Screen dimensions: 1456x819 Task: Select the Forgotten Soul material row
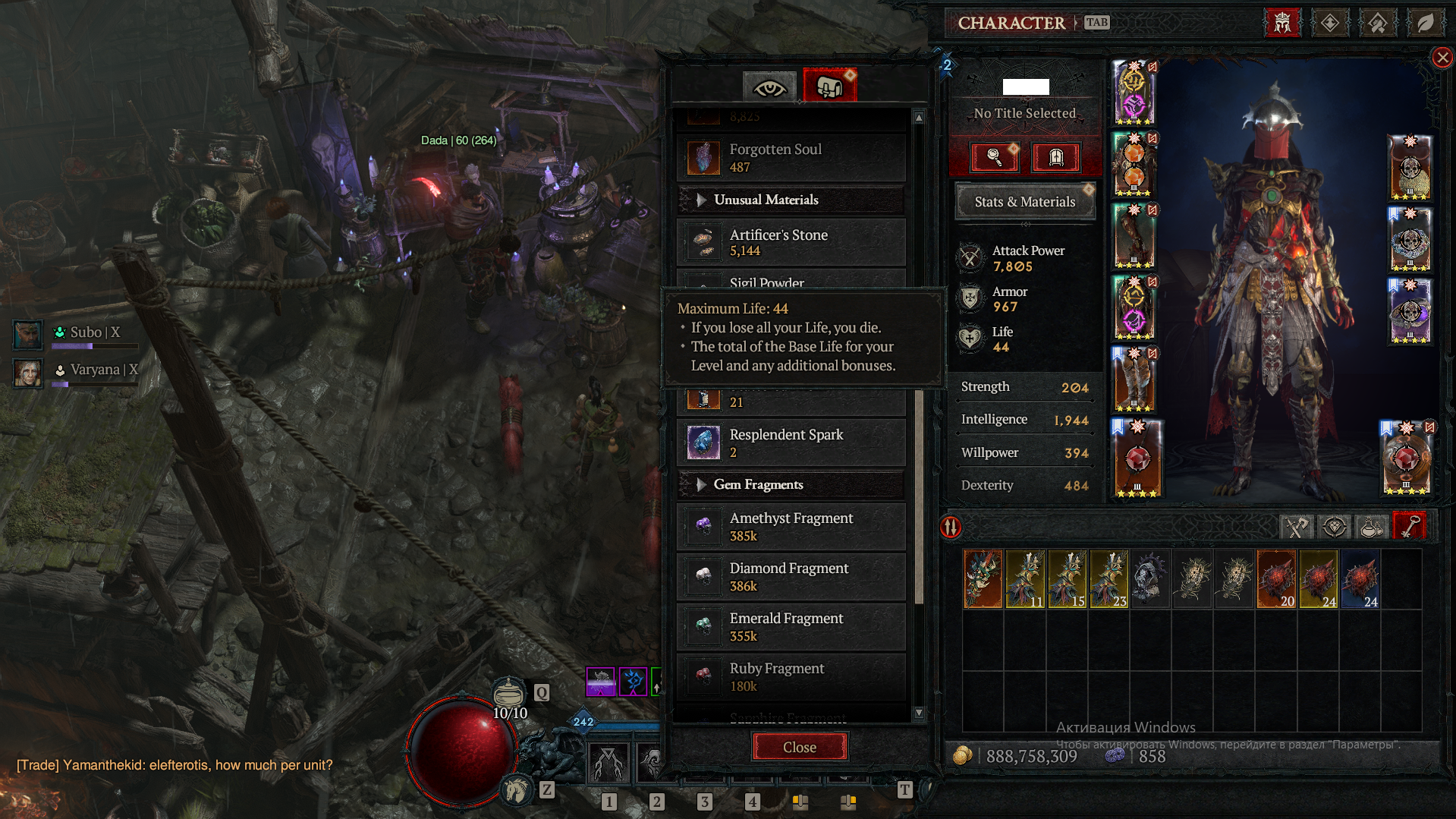click(791, 158)
